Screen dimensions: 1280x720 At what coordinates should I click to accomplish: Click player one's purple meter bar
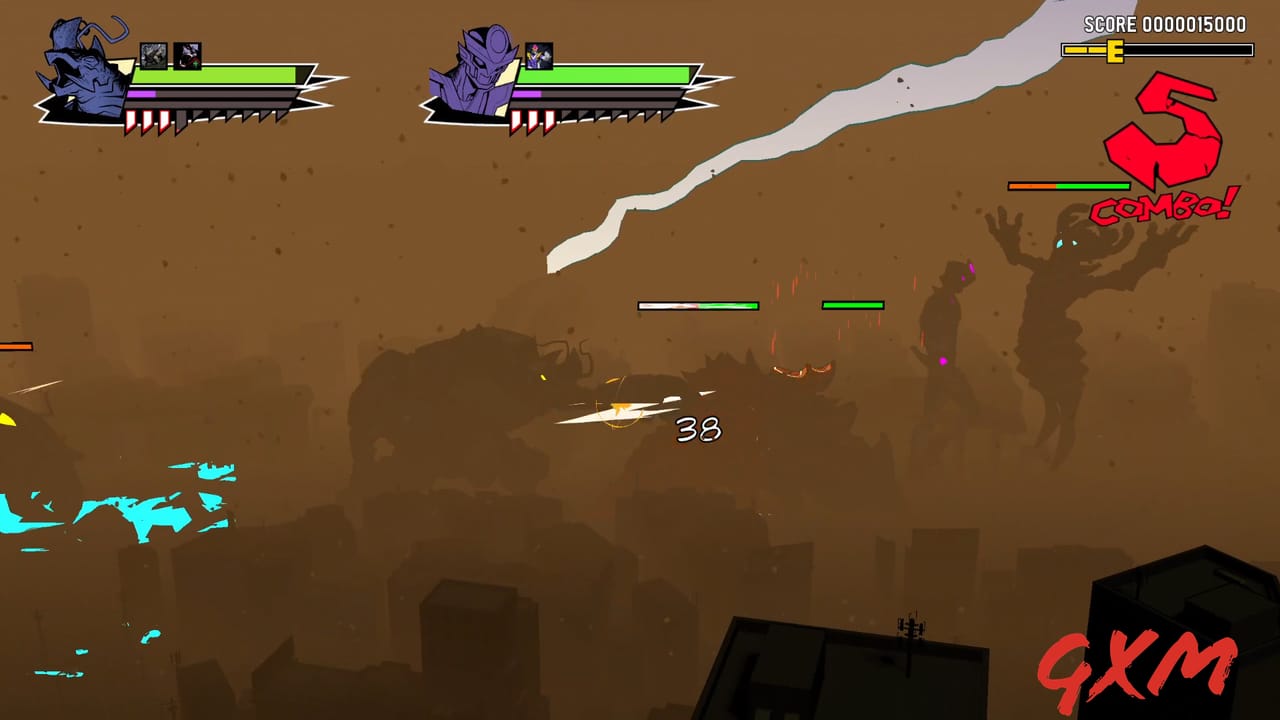point(141,94)
